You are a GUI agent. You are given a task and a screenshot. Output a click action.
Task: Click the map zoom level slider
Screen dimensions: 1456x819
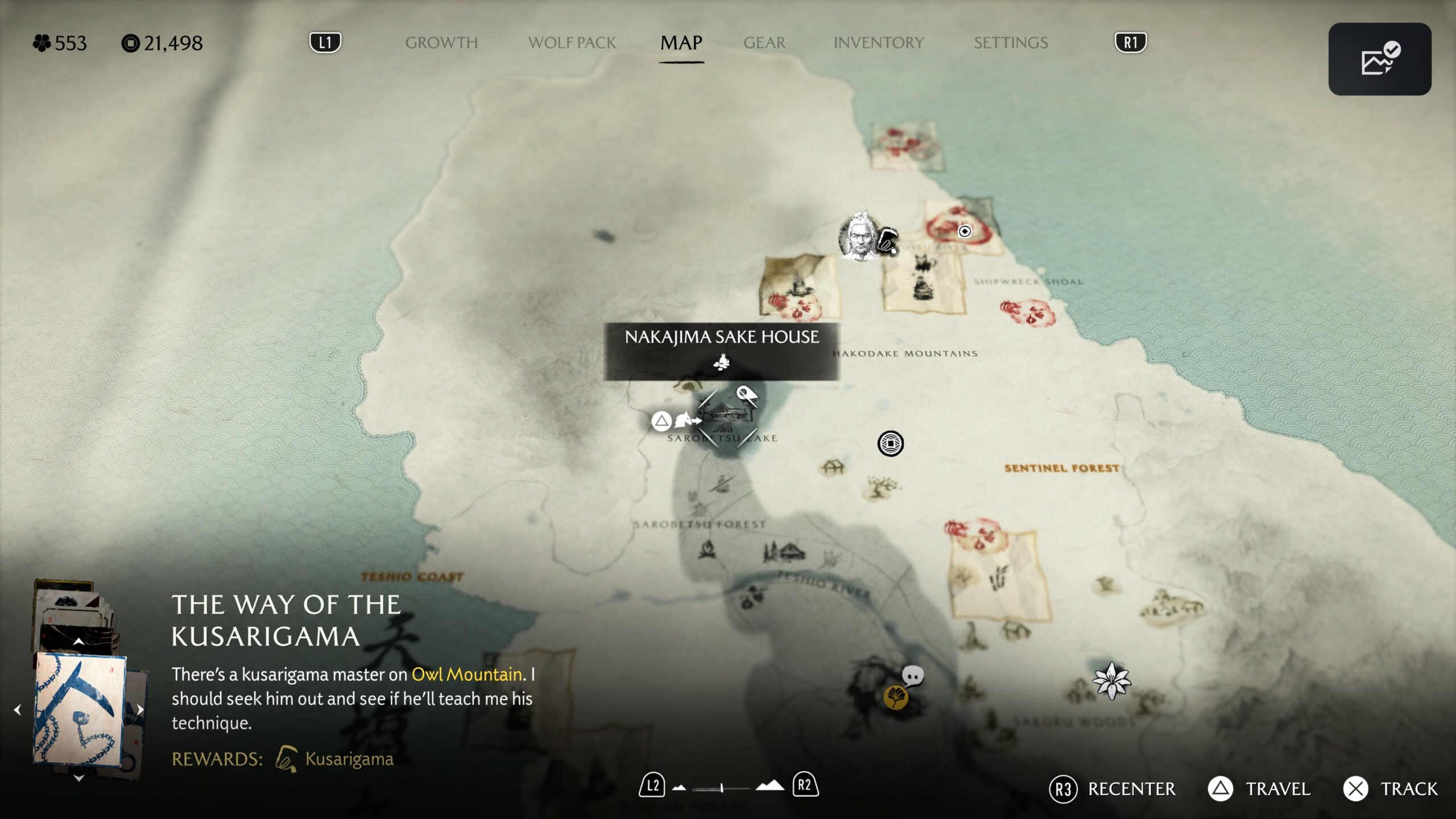tap(721, 788)
